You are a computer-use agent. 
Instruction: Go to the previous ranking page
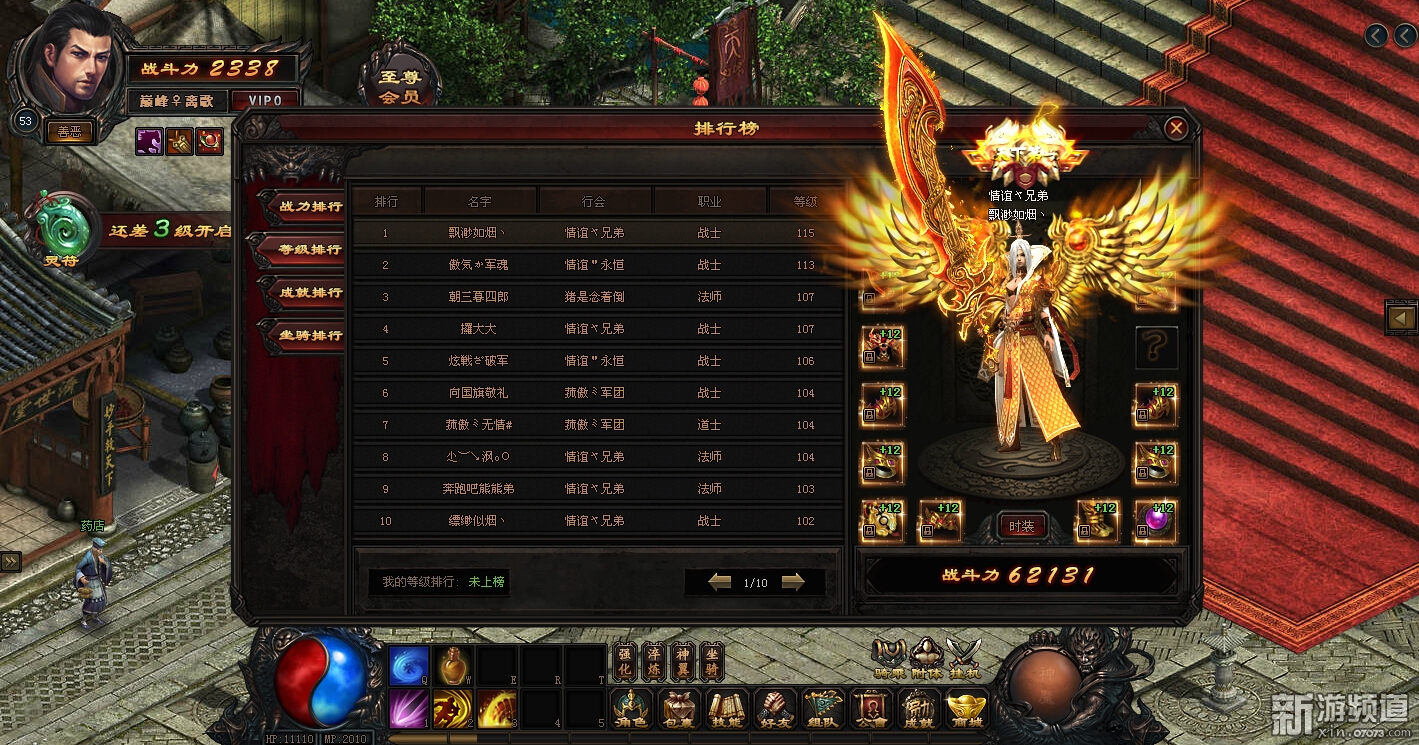tap(719, 582)
